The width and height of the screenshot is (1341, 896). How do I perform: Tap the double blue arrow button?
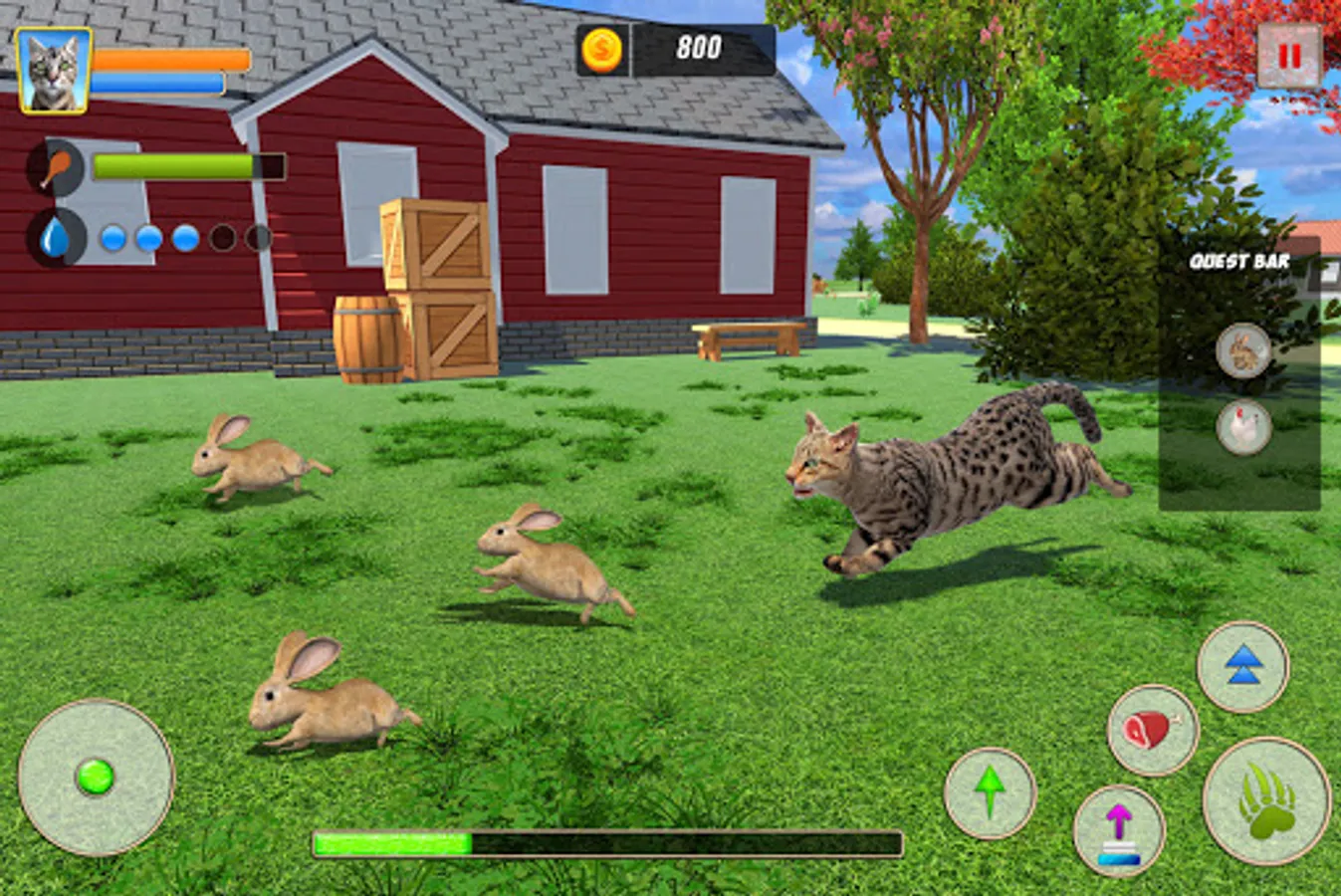point(1242,666)
